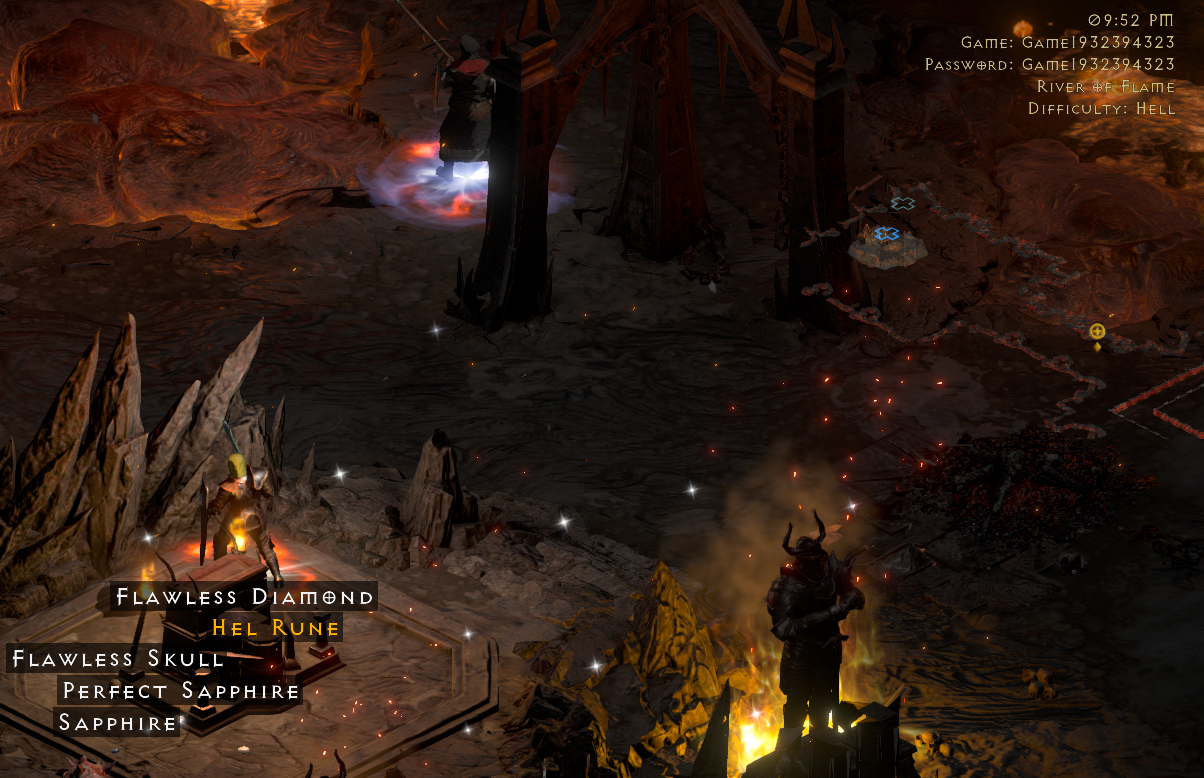
Task: Grab the Hel Rune item label
Action: [x=274, y=628]
